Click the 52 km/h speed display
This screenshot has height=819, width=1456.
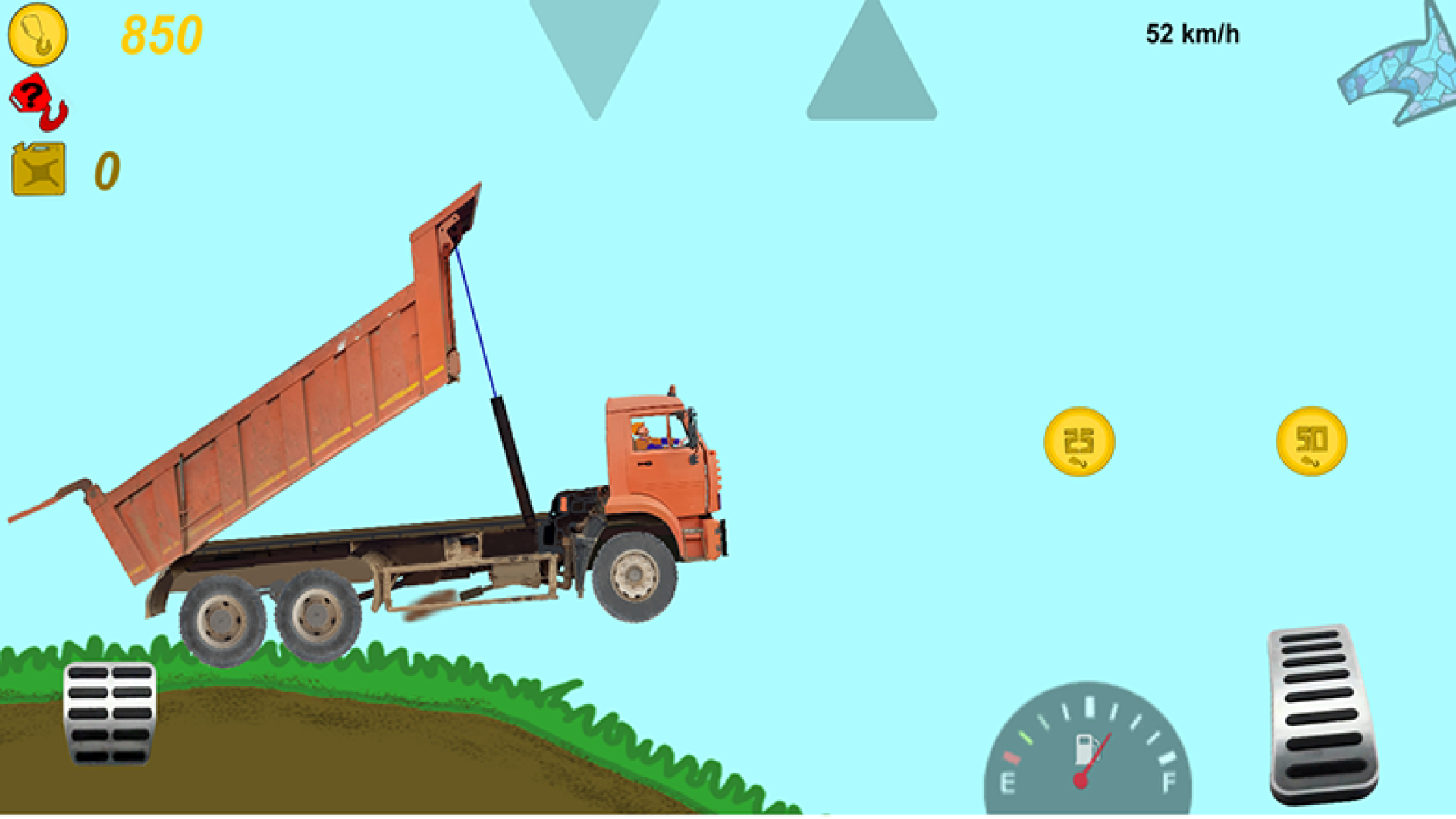click(x=1192, y=33)
